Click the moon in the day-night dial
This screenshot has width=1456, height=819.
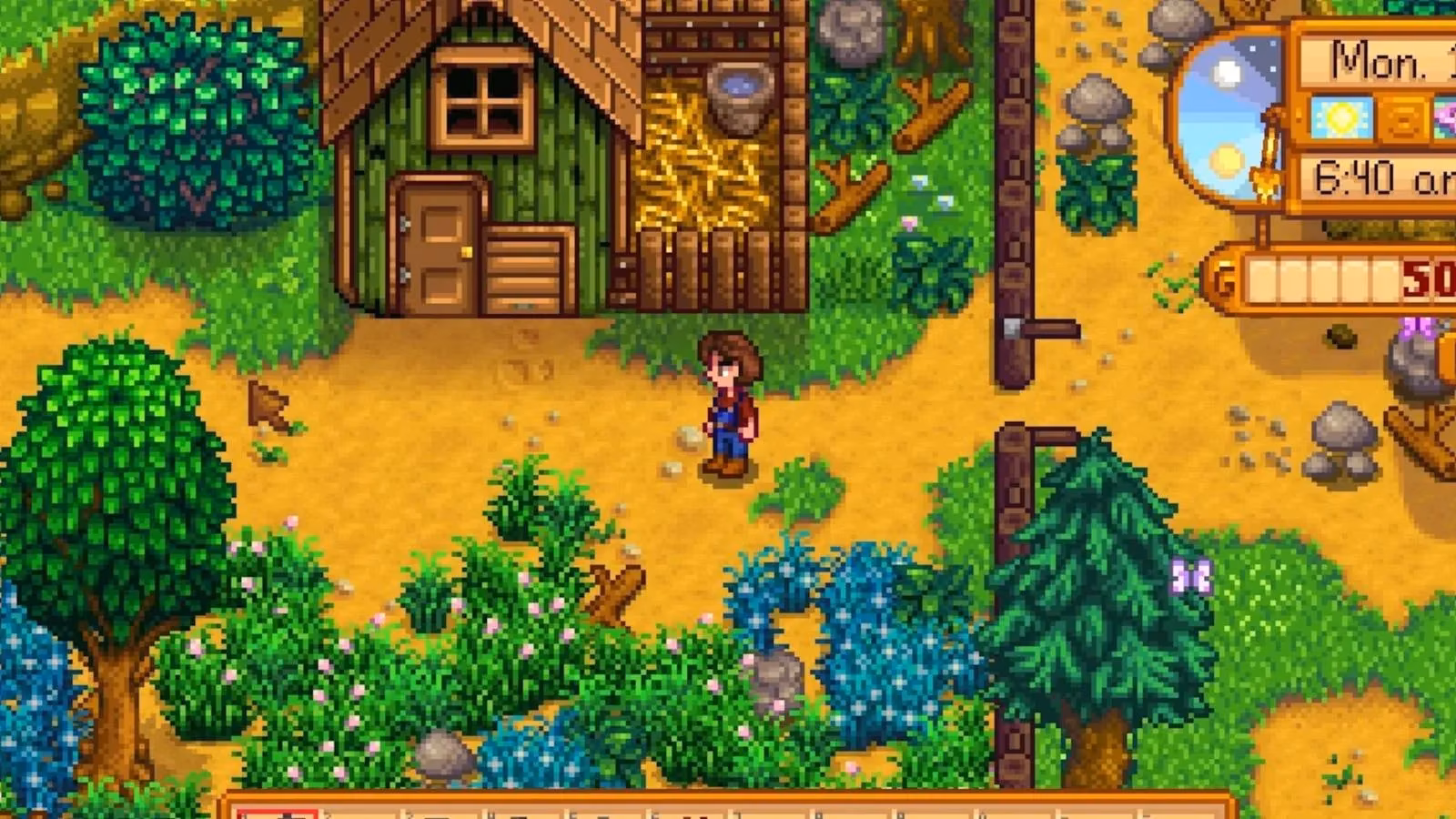click(x=1225, y=71)
